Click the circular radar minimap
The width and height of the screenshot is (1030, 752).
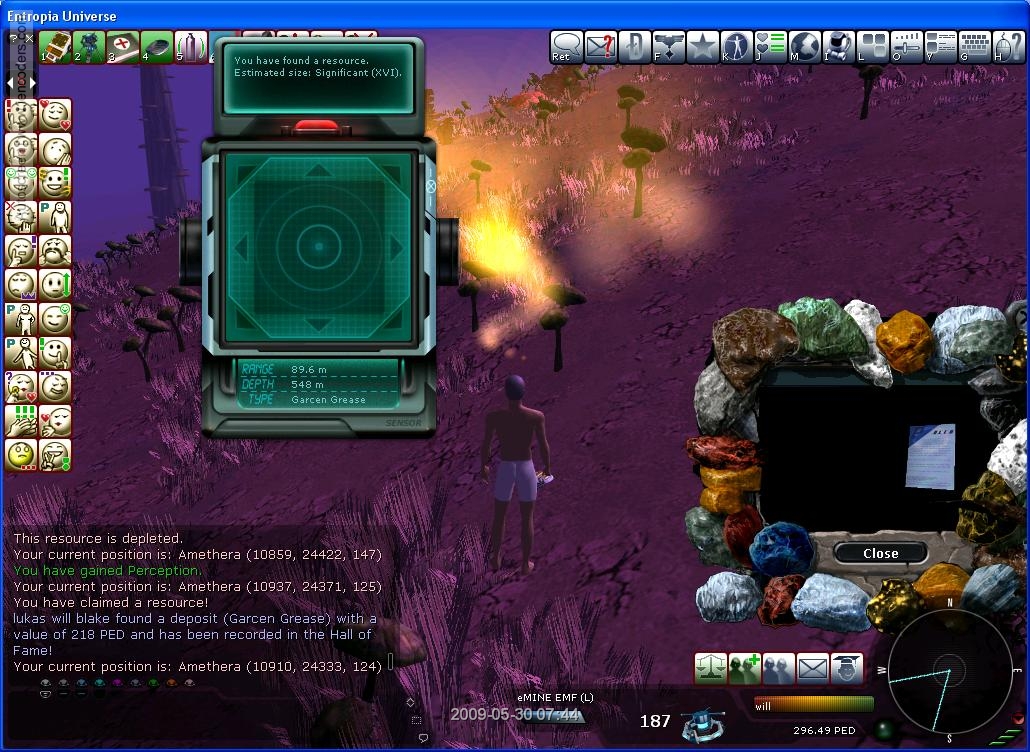(947, 670)
